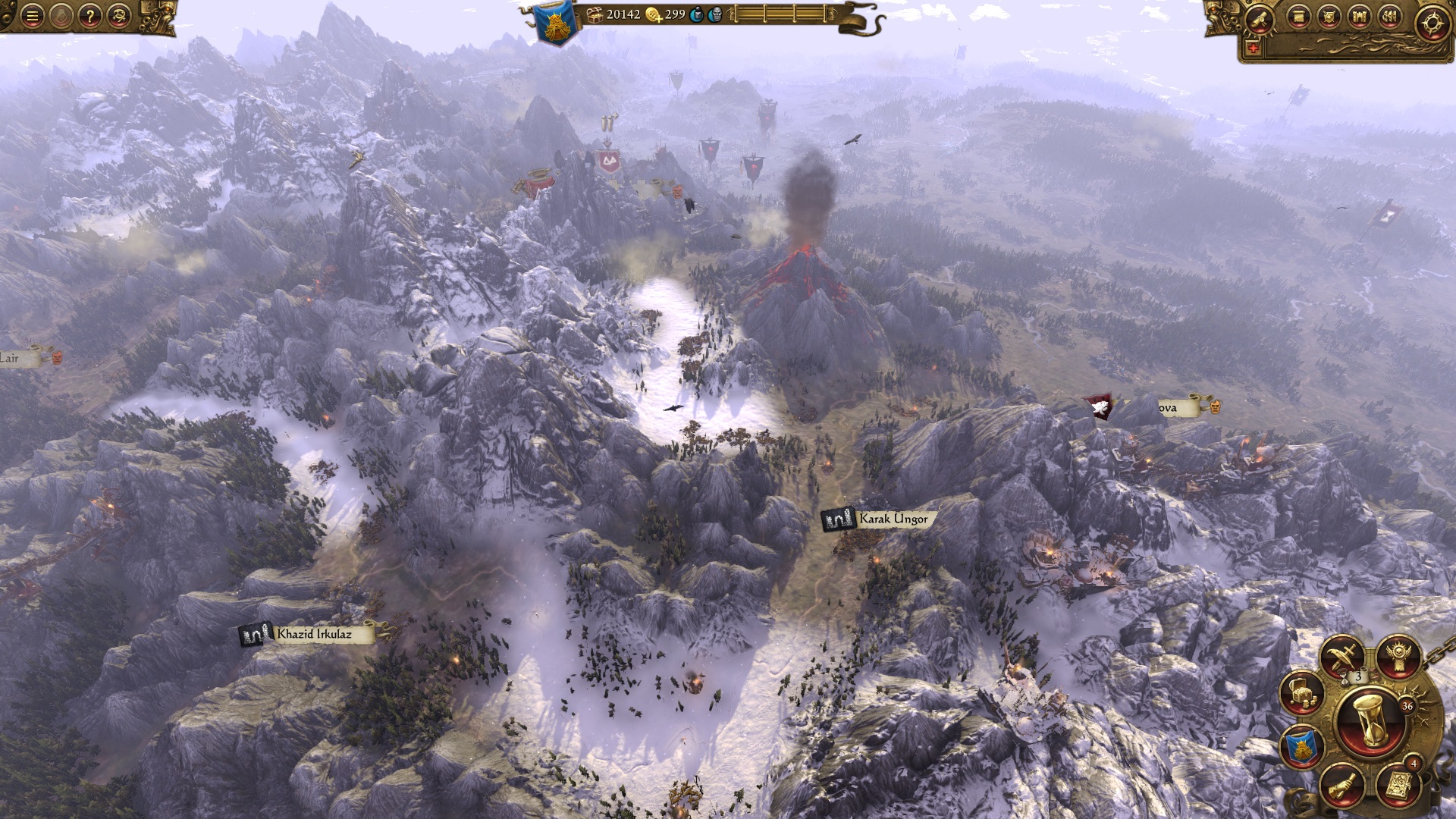Select the Khazid Irkulaz settlement label
The image size is (1456, 819).
pyautogui.click(x=313, y=634)
